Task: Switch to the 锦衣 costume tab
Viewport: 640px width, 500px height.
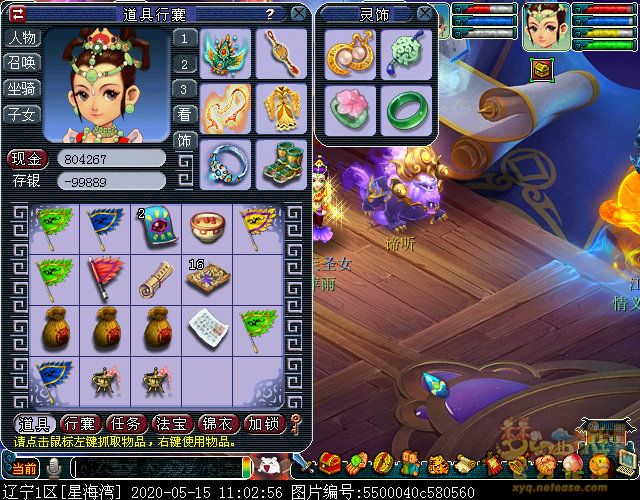Action: pyautogui.click(x=219, y=423)
